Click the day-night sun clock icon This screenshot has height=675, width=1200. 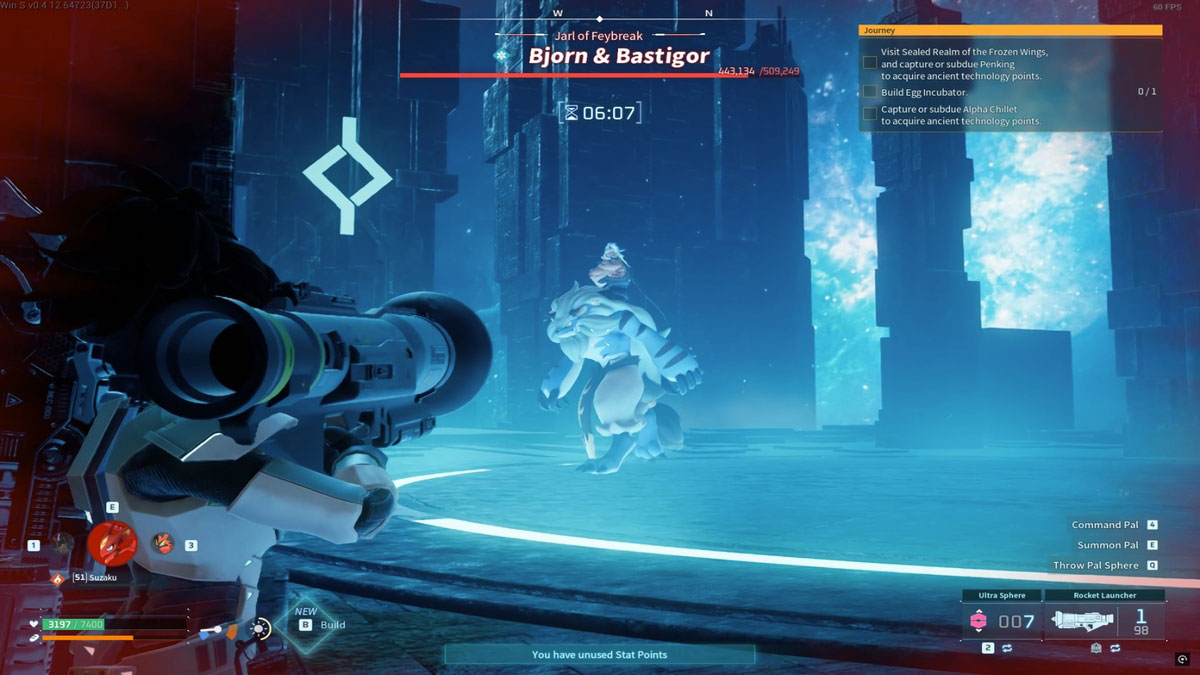[x=261, y=629]
